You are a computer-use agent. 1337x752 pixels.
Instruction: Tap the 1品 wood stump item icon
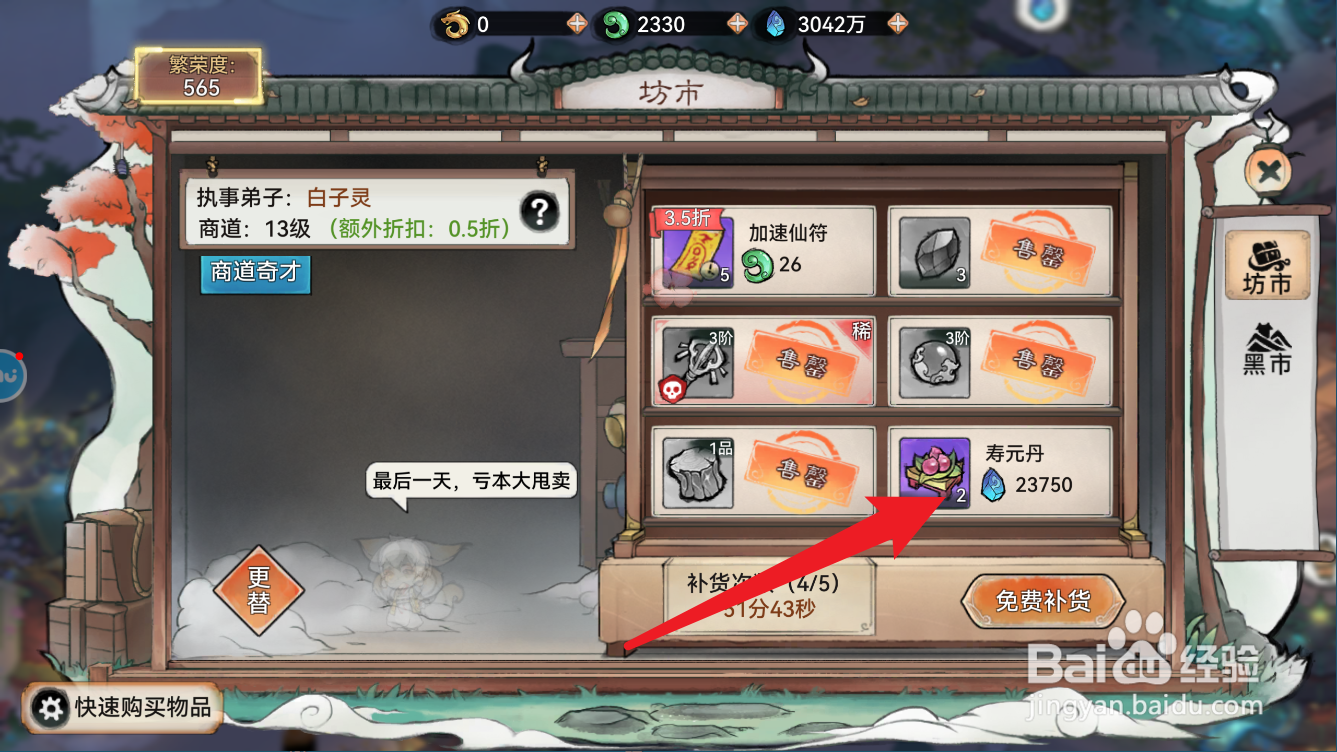pos(698,474)
